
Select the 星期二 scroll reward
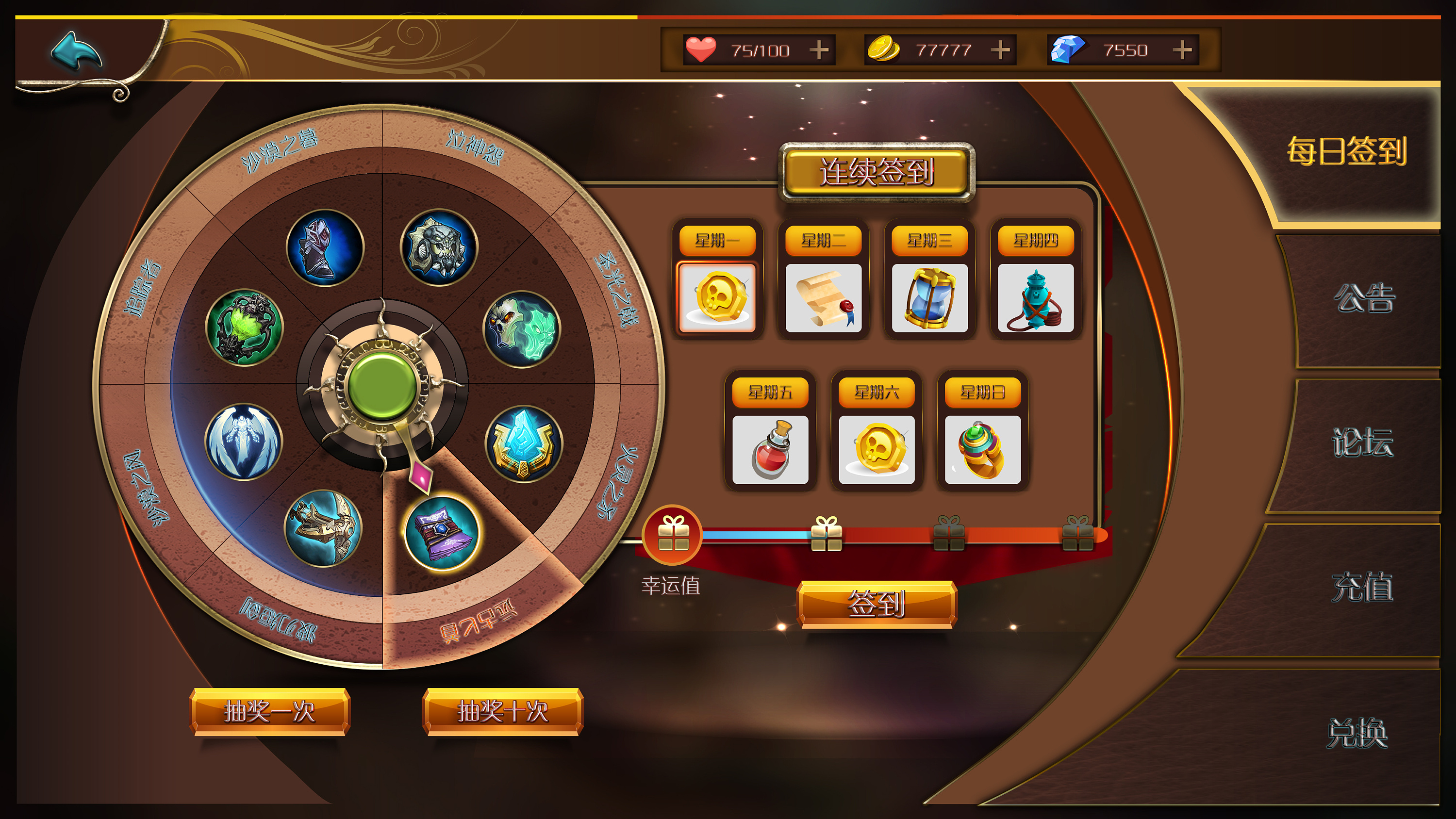point(824,298)
